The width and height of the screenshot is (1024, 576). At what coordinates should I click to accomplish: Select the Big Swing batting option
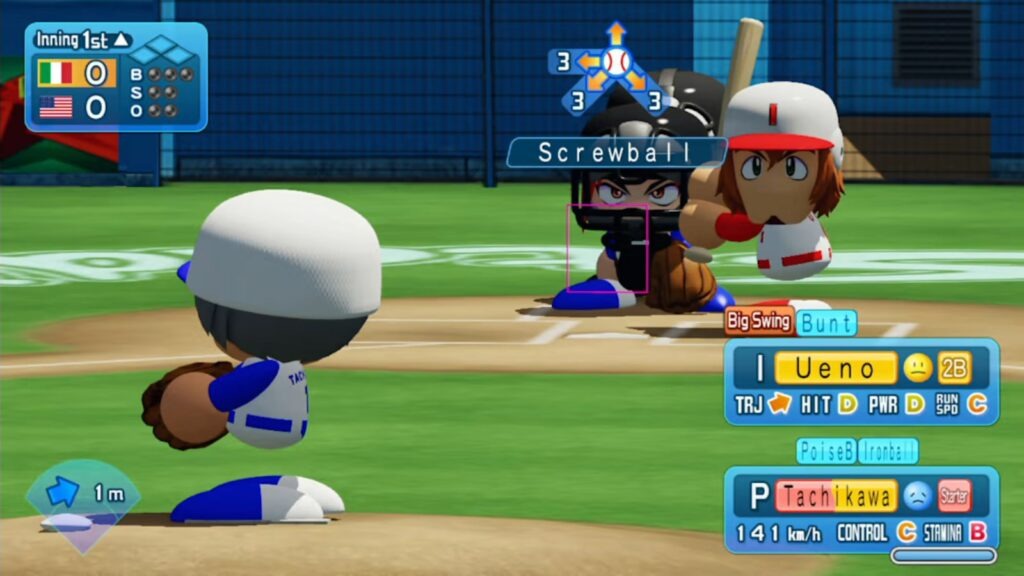[x=759, y=322]
